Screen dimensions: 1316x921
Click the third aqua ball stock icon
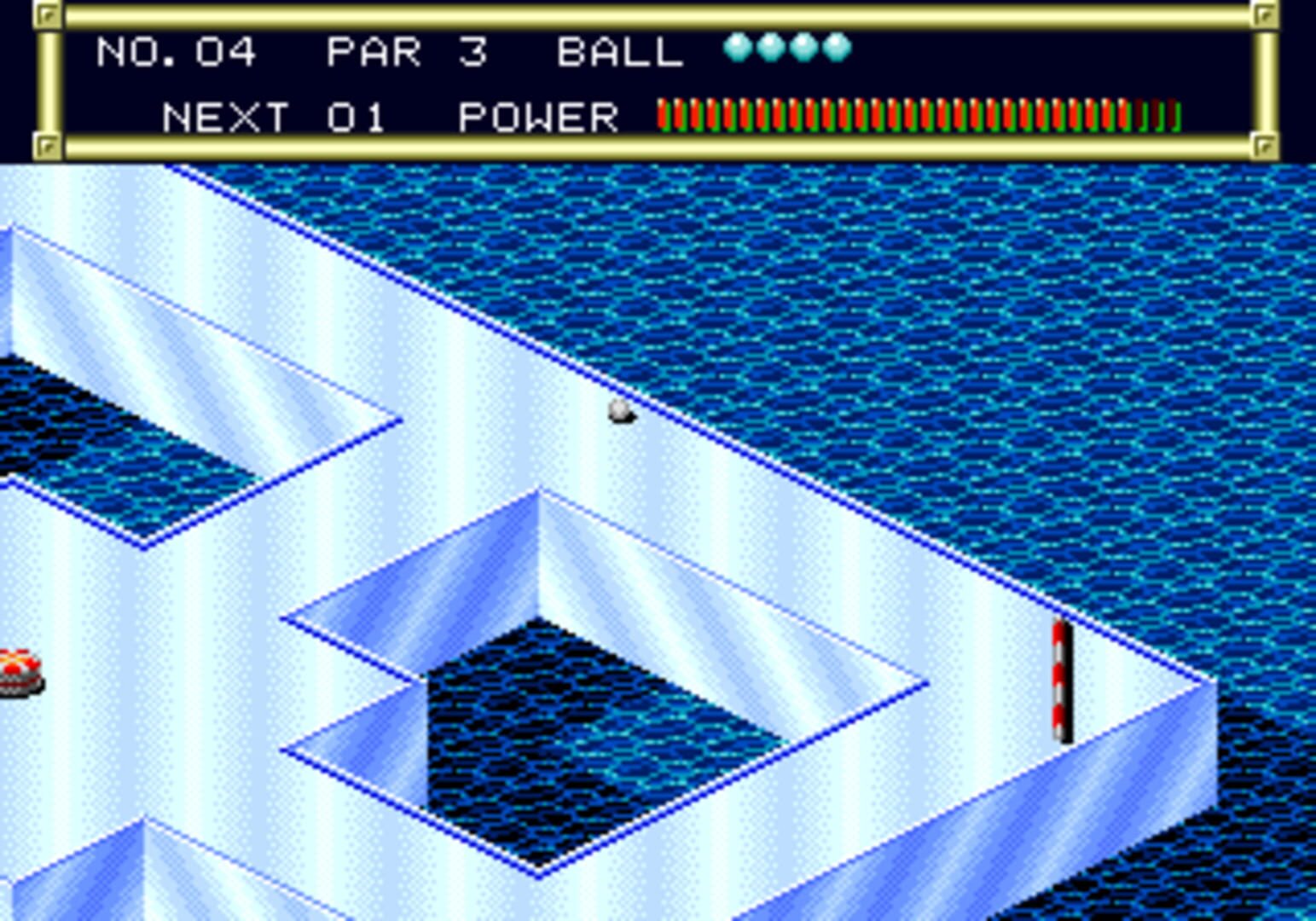click(803, 49)
